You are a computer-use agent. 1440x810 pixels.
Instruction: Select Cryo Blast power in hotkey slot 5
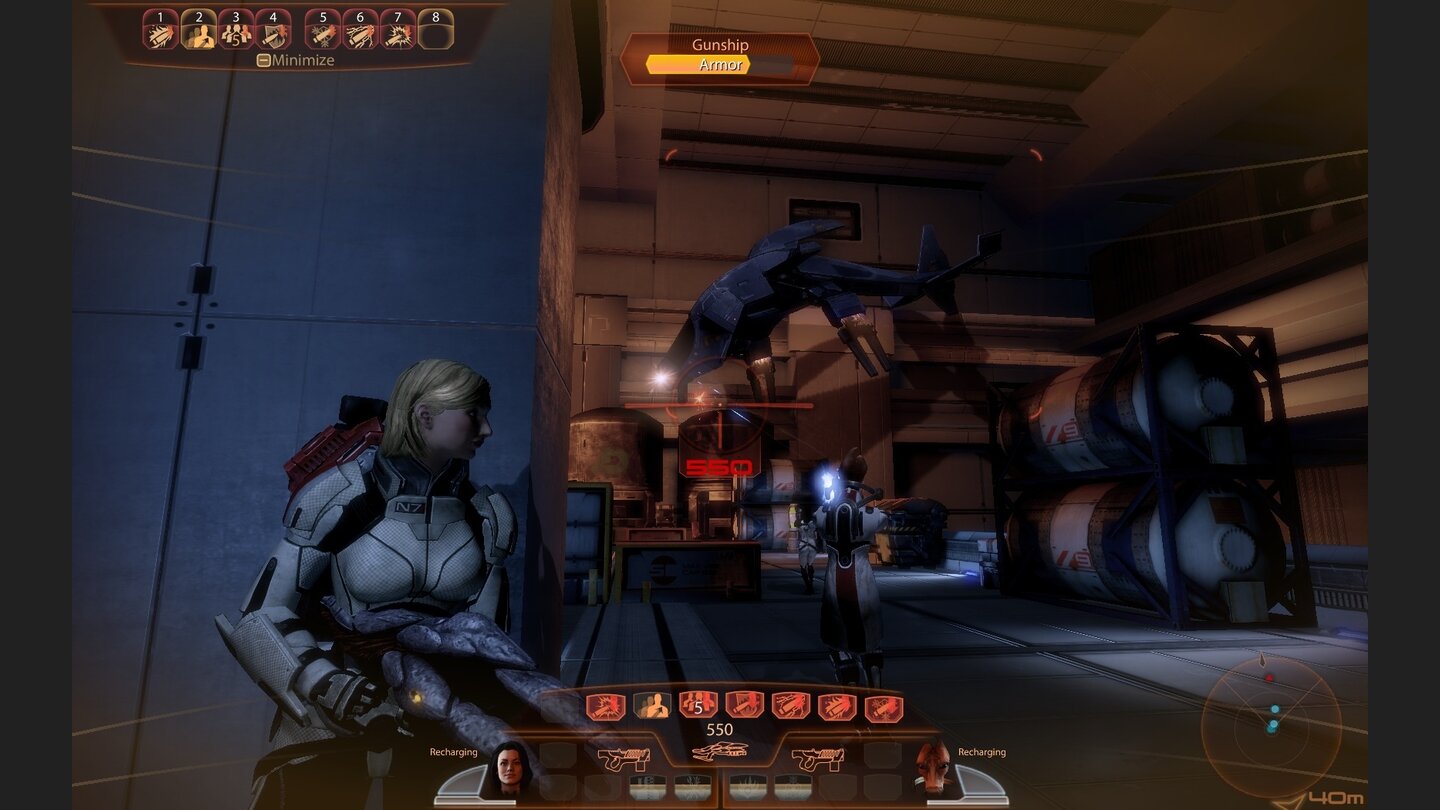click(x=320, y=28)
